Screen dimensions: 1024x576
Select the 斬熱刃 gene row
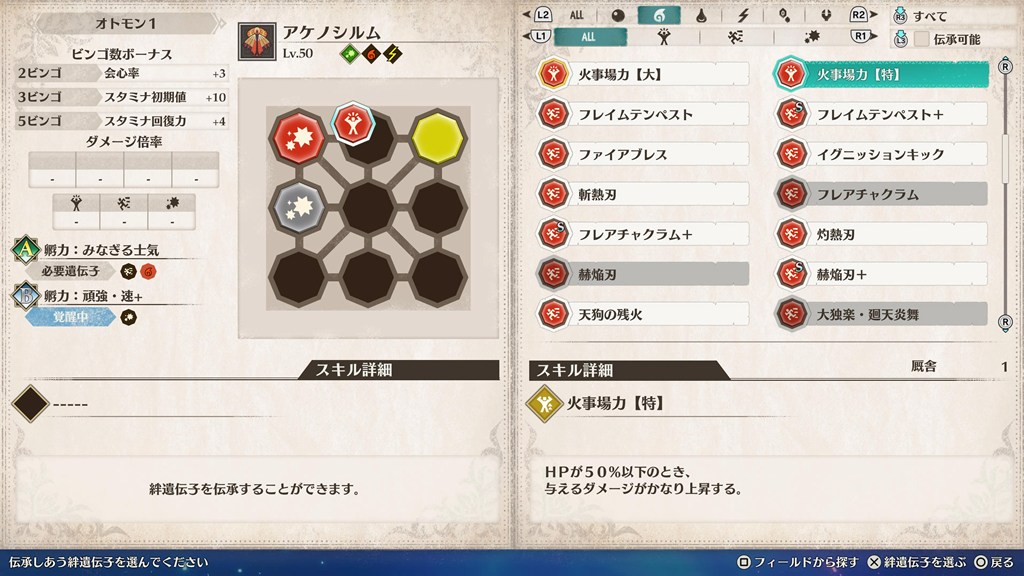click(642, 194)
